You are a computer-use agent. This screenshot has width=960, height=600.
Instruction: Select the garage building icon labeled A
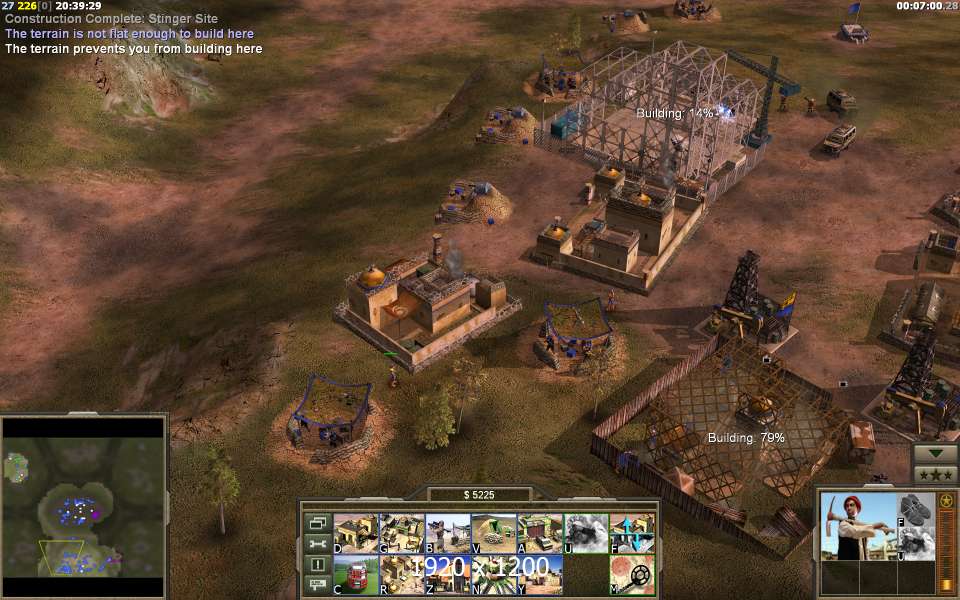tap(539, 533)
